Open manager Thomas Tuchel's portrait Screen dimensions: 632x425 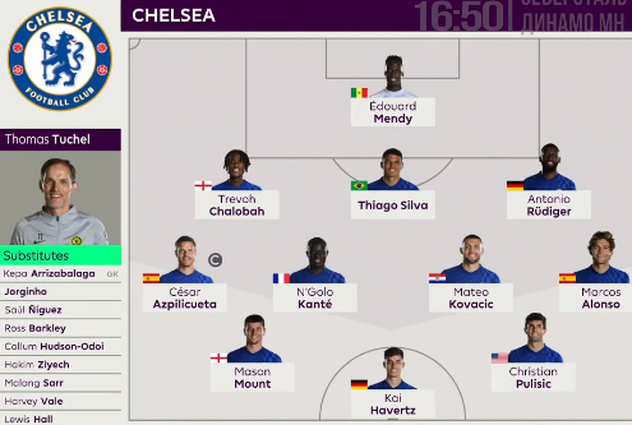pos(60,198)
